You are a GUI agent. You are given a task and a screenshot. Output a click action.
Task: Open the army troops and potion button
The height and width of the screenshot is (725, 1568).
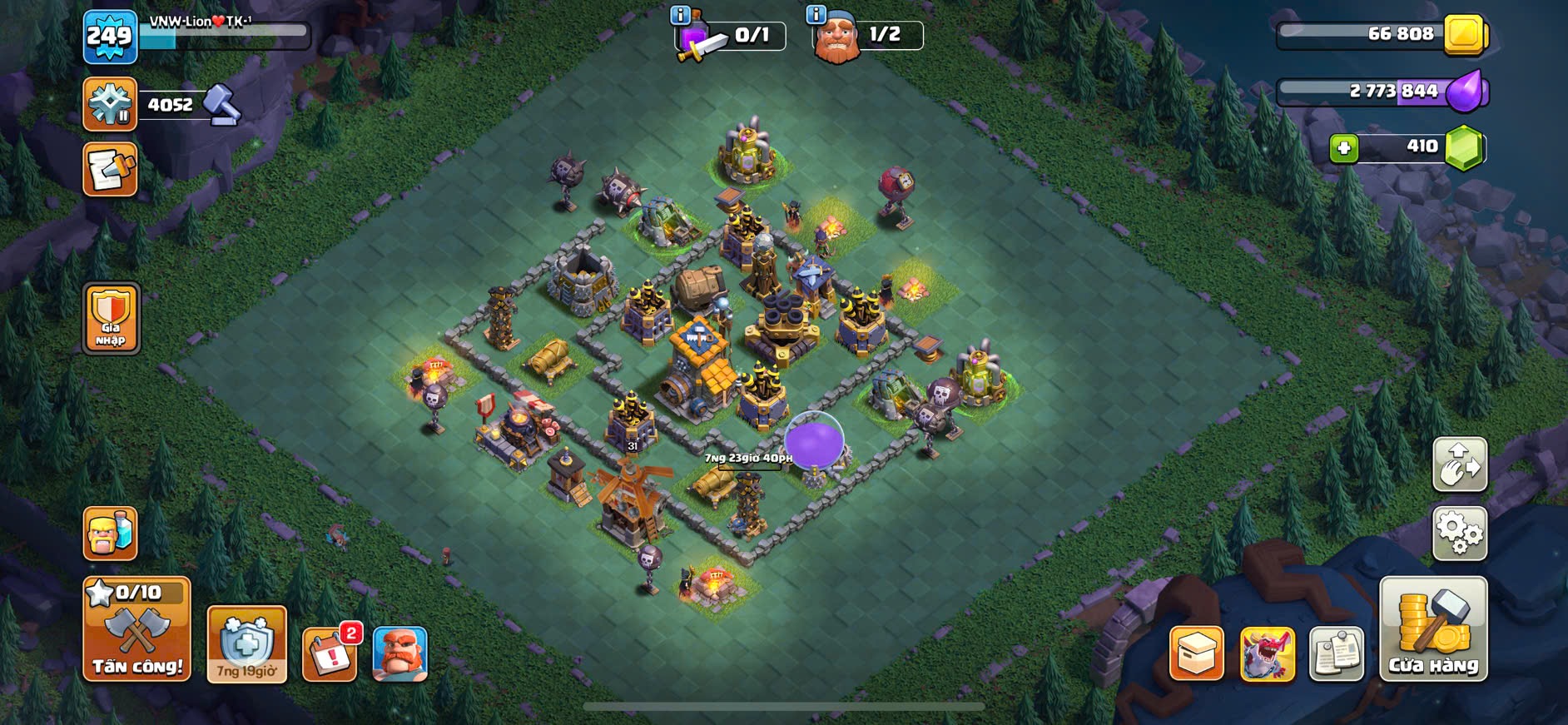pos(111,534)
